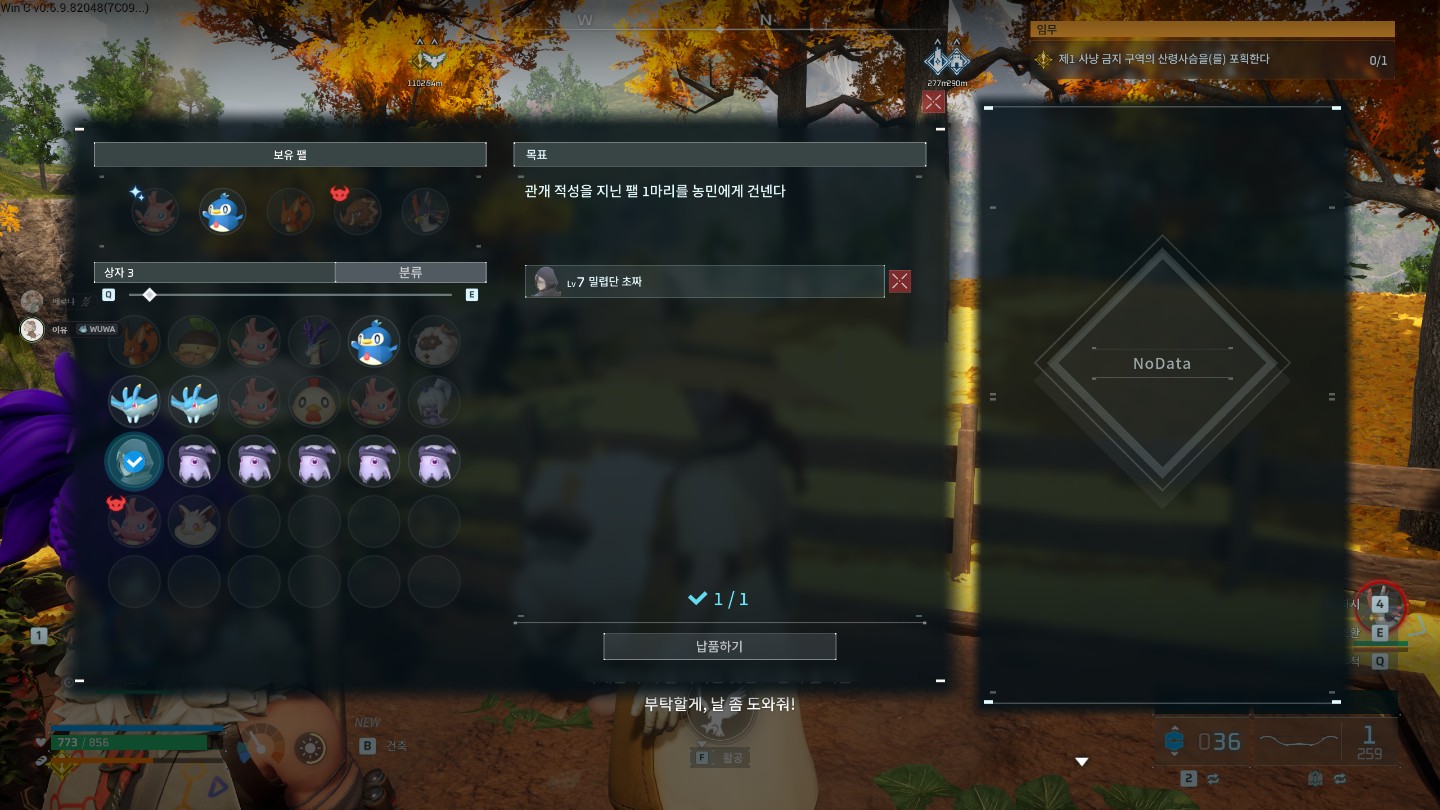Viewport: 1440px width, 810px height.
Task: Click the box page slider handle
Action: [x=149, y=295]
